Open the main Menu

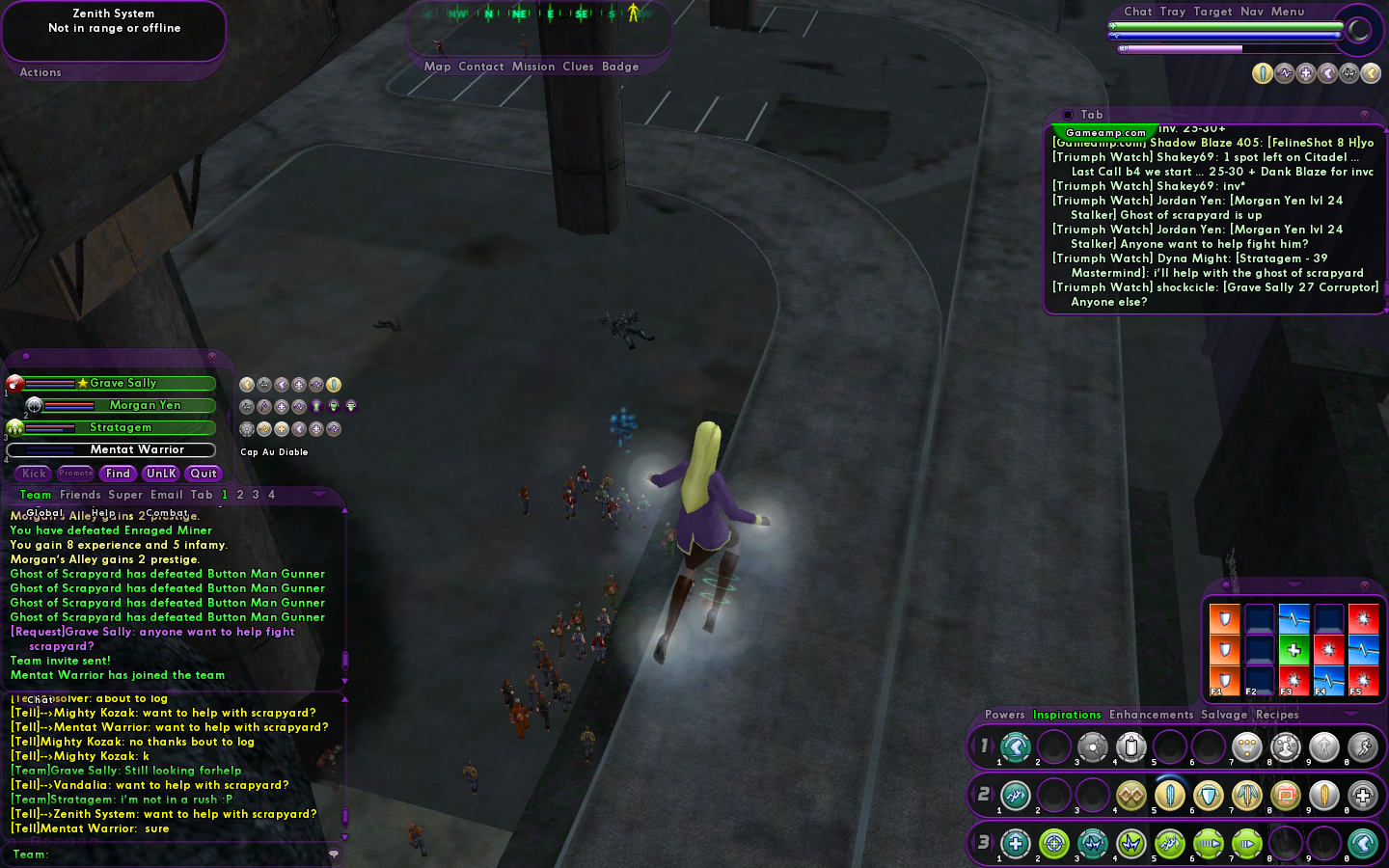(1288, 12)
